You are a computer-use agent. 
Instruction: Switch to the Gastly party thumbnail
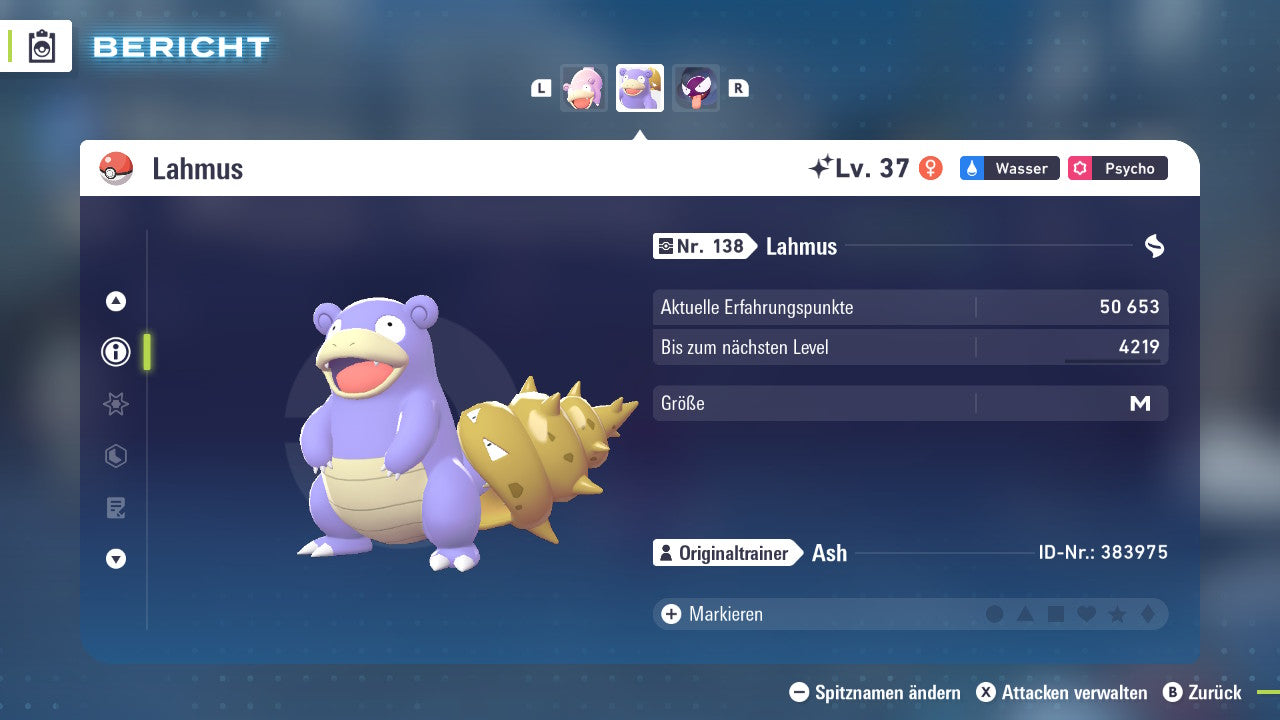coord(696,87)
